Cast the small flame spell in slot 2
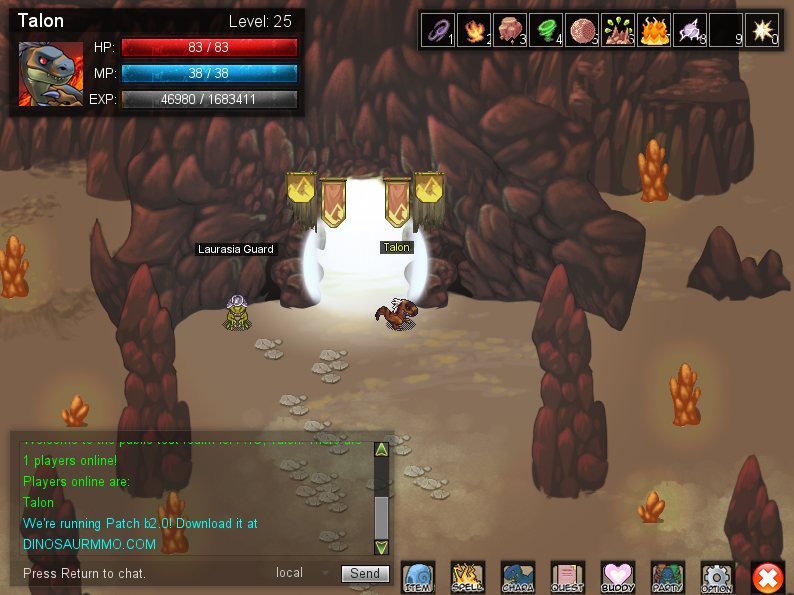The image size is (794, 595). (x=474, y=31)
